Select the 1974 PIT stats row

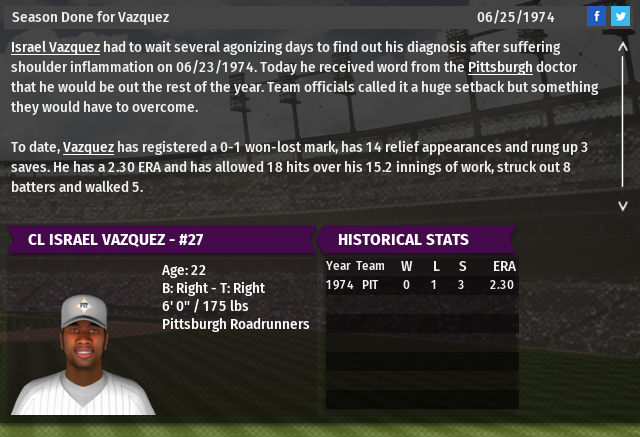(x=420, y=285)
